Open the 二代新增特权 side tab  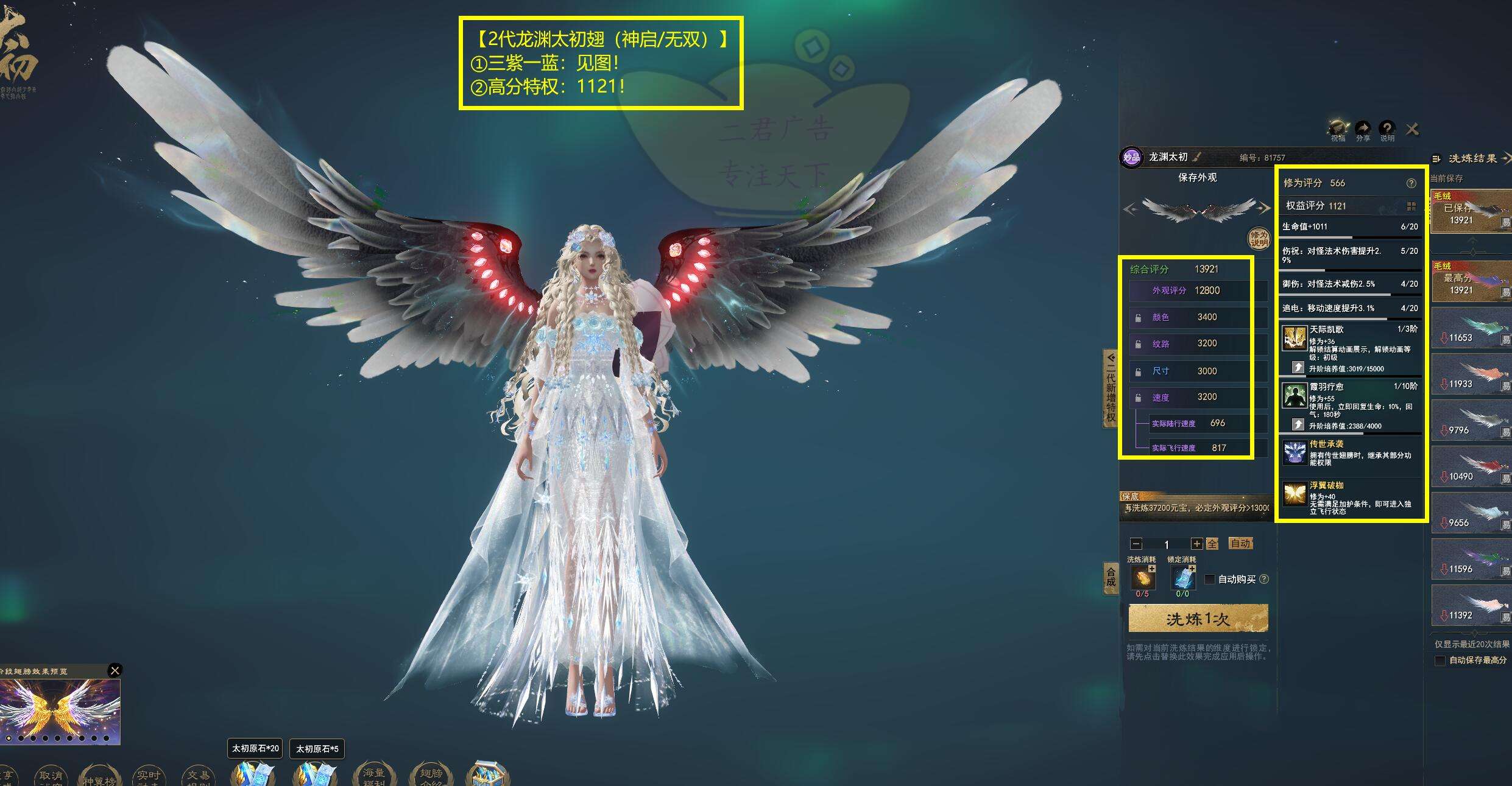pos(1111,388)
